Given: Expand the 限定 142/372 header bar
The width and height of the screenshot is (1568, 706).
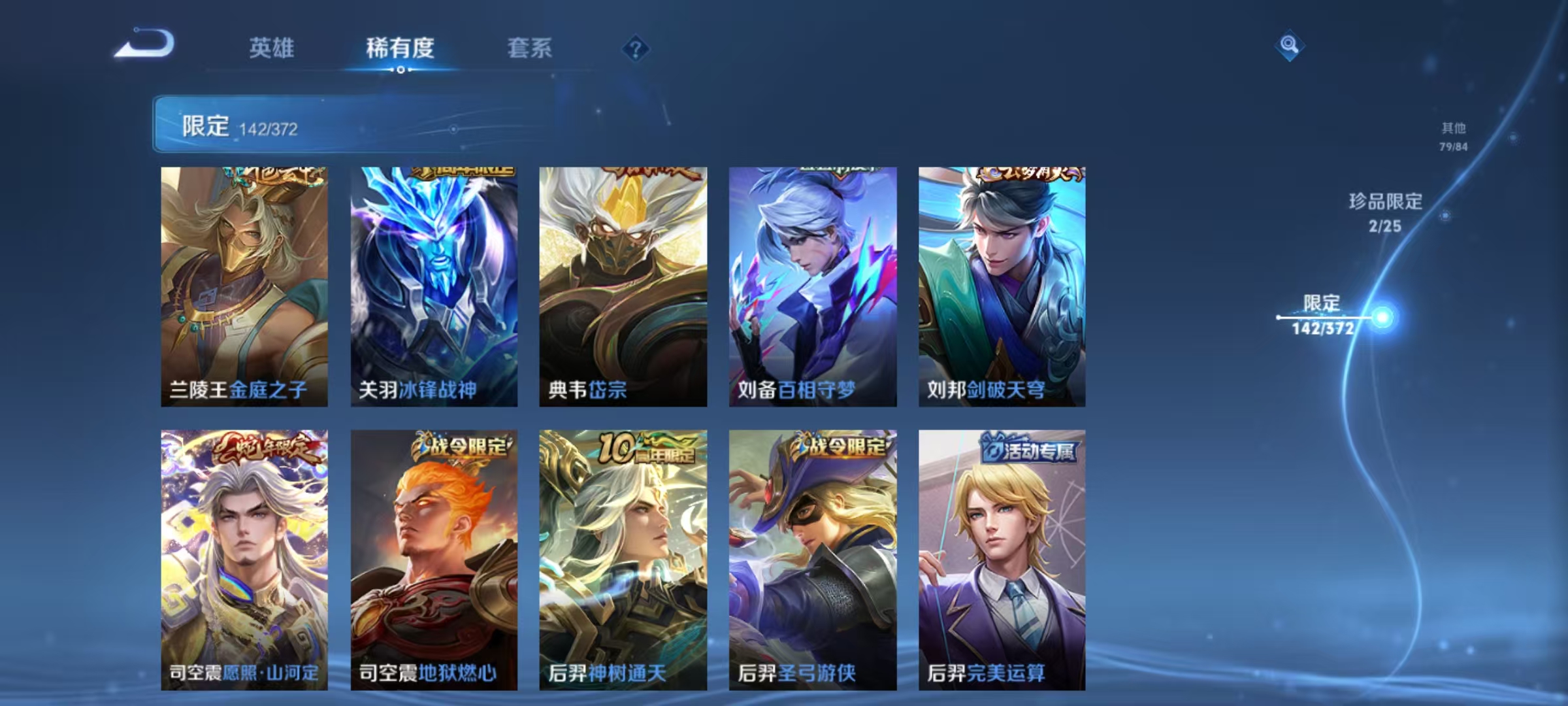Looking at the screenshot, I should pos(353,124).
